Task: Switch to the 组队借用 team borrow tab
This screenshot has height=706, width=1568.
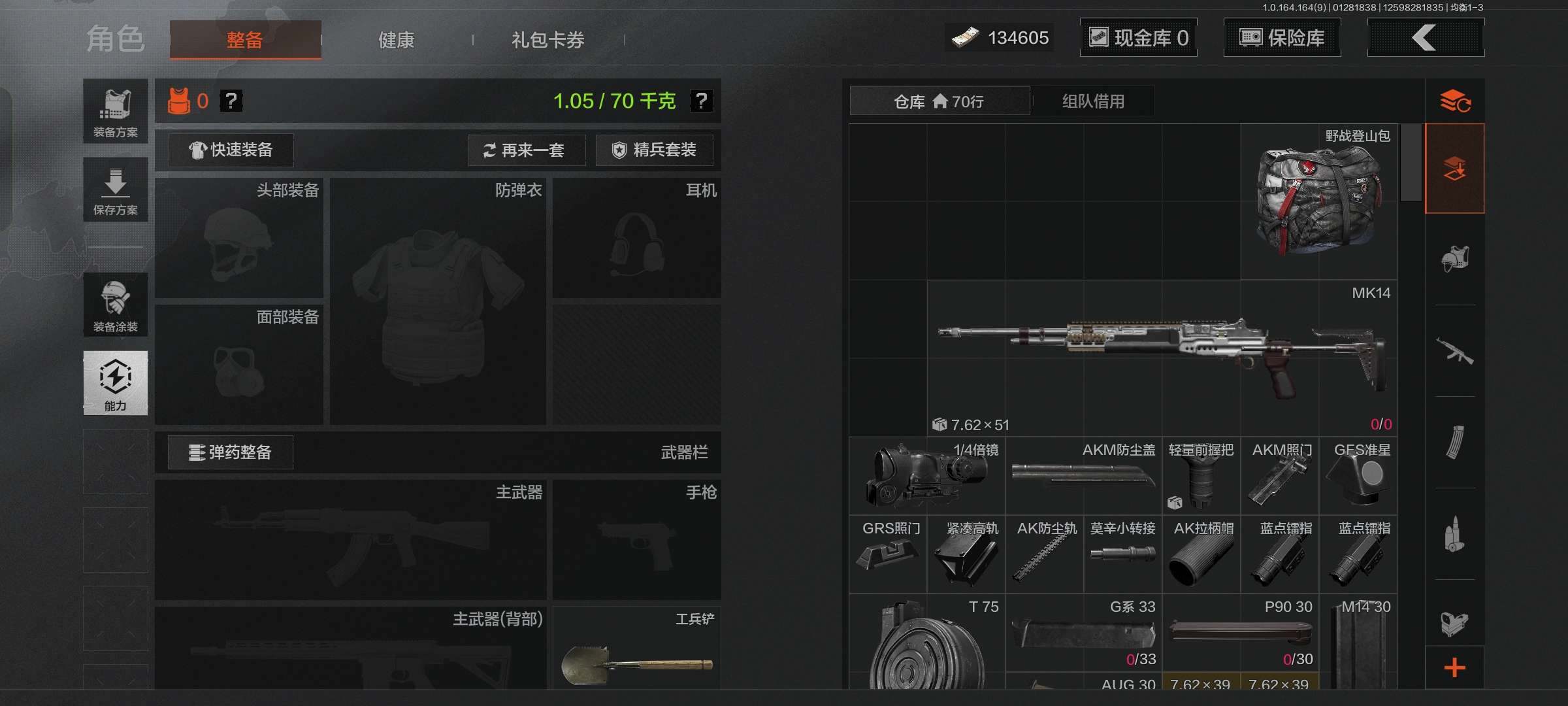Action: 1094,101
